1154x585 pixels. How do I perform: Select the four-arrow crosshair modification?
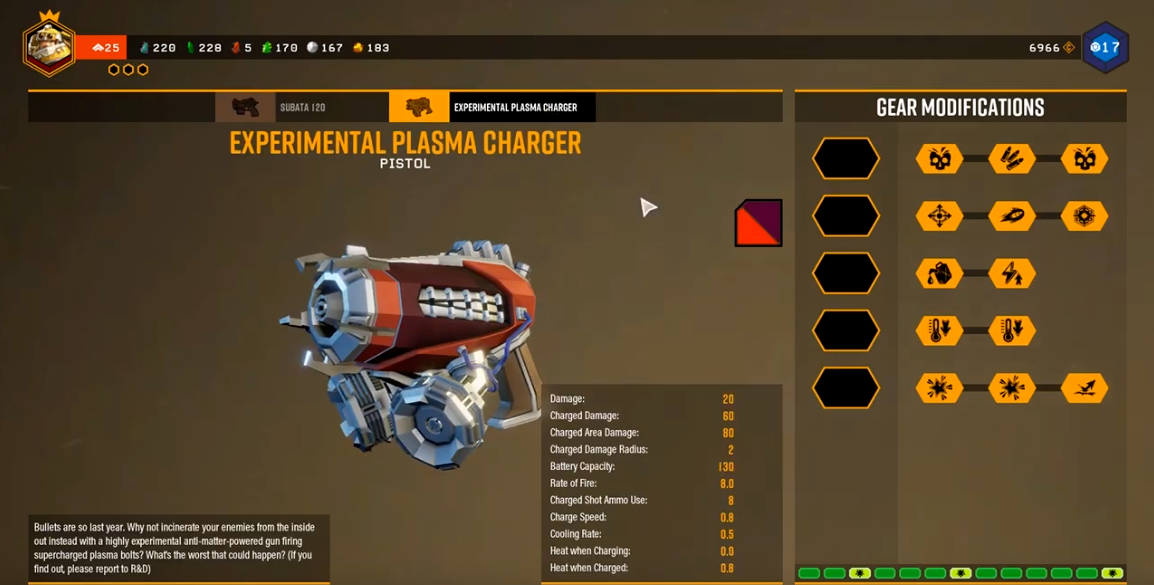(939, 216)
